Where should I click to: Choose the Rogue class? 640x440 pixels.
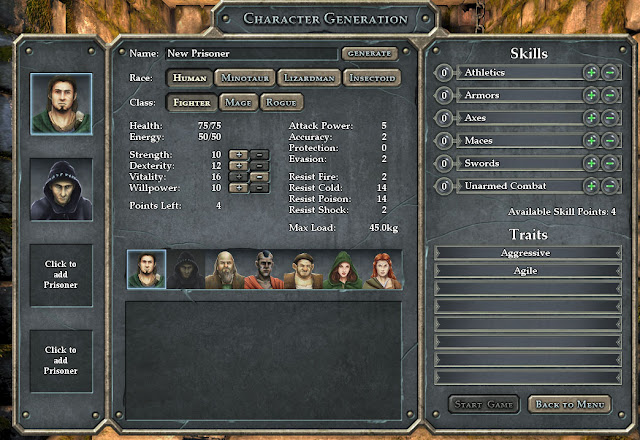281,102
